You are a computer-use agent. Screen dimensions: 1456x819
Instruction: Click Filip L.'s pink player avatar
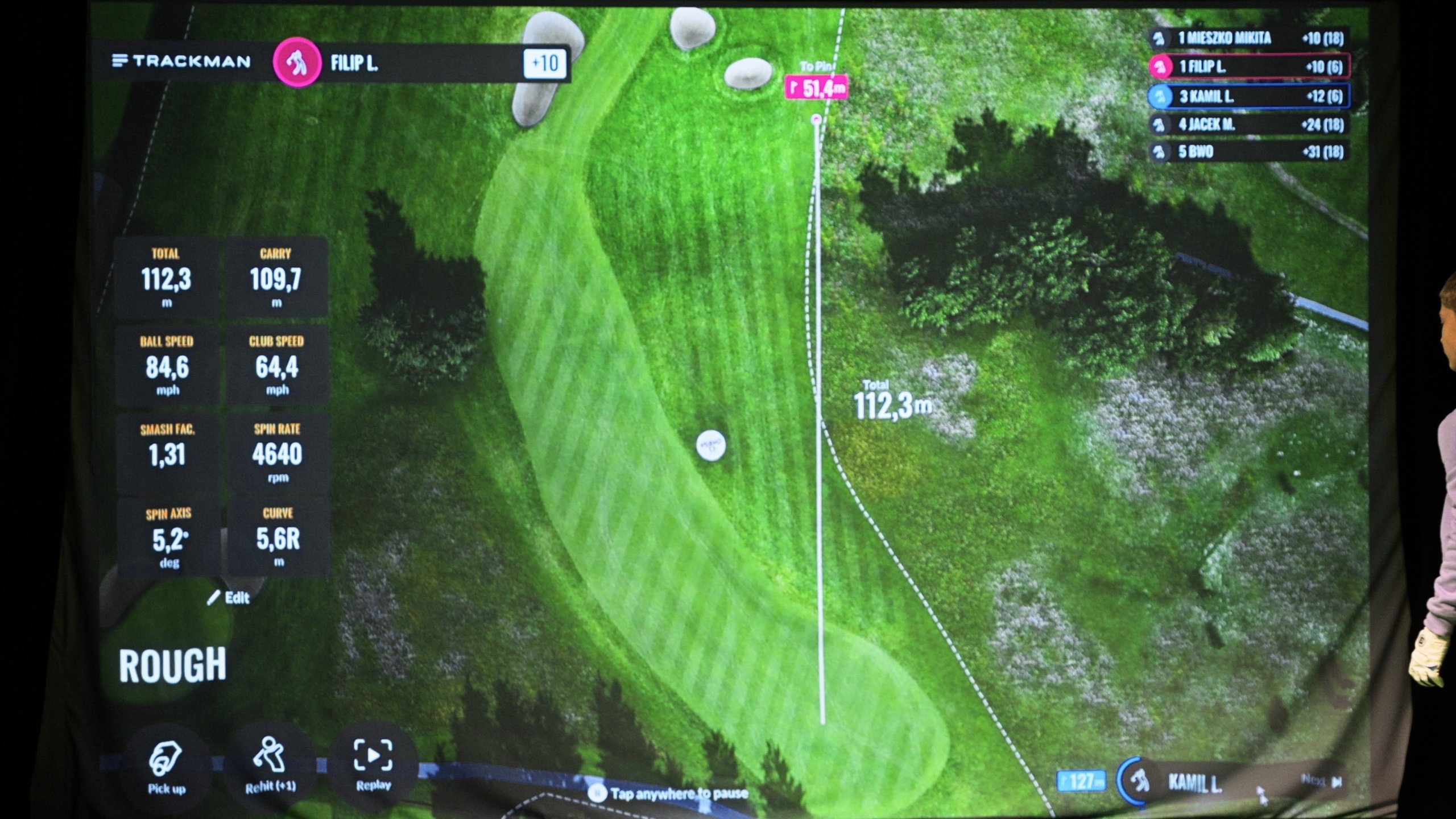click(296, 62)
